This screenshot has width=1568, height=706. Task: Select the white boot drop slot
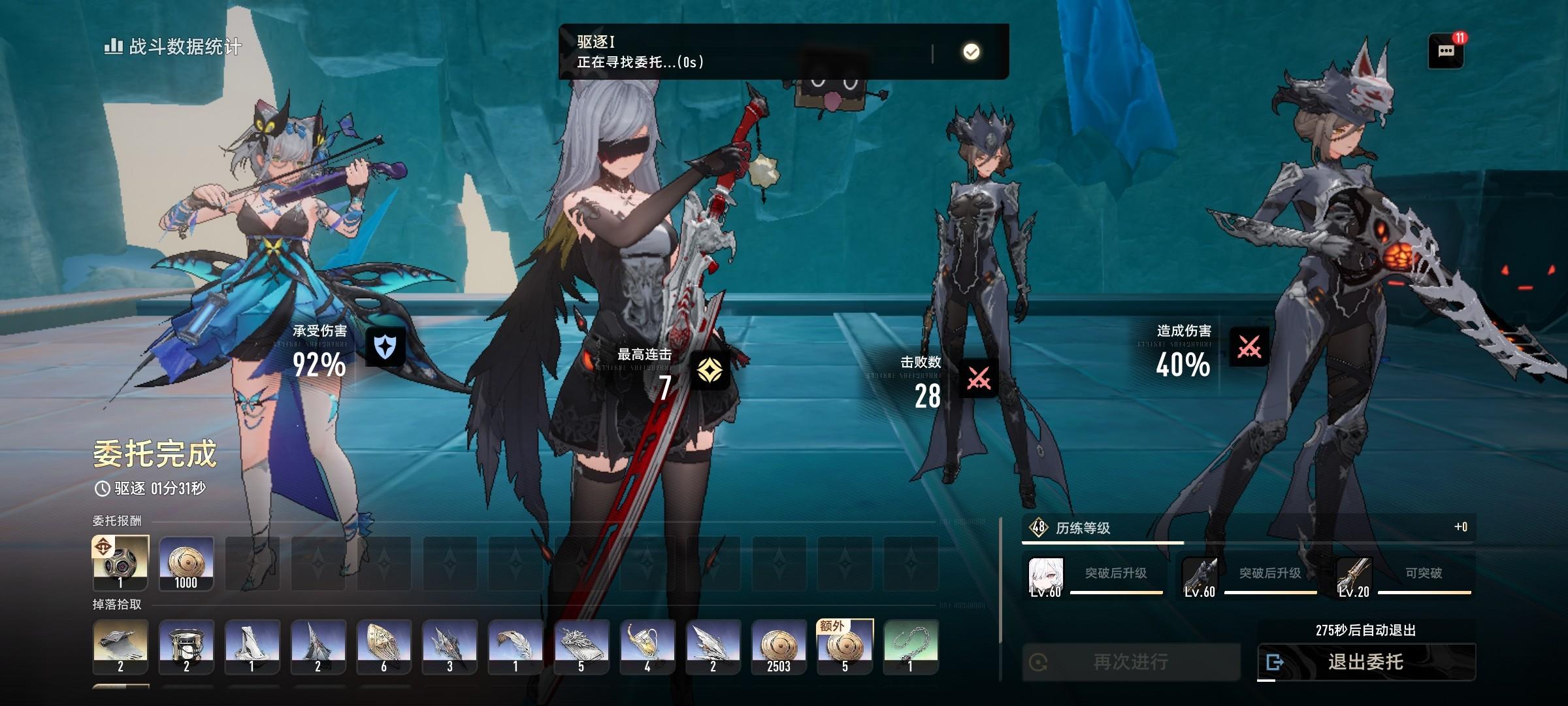tap(252, 647)
